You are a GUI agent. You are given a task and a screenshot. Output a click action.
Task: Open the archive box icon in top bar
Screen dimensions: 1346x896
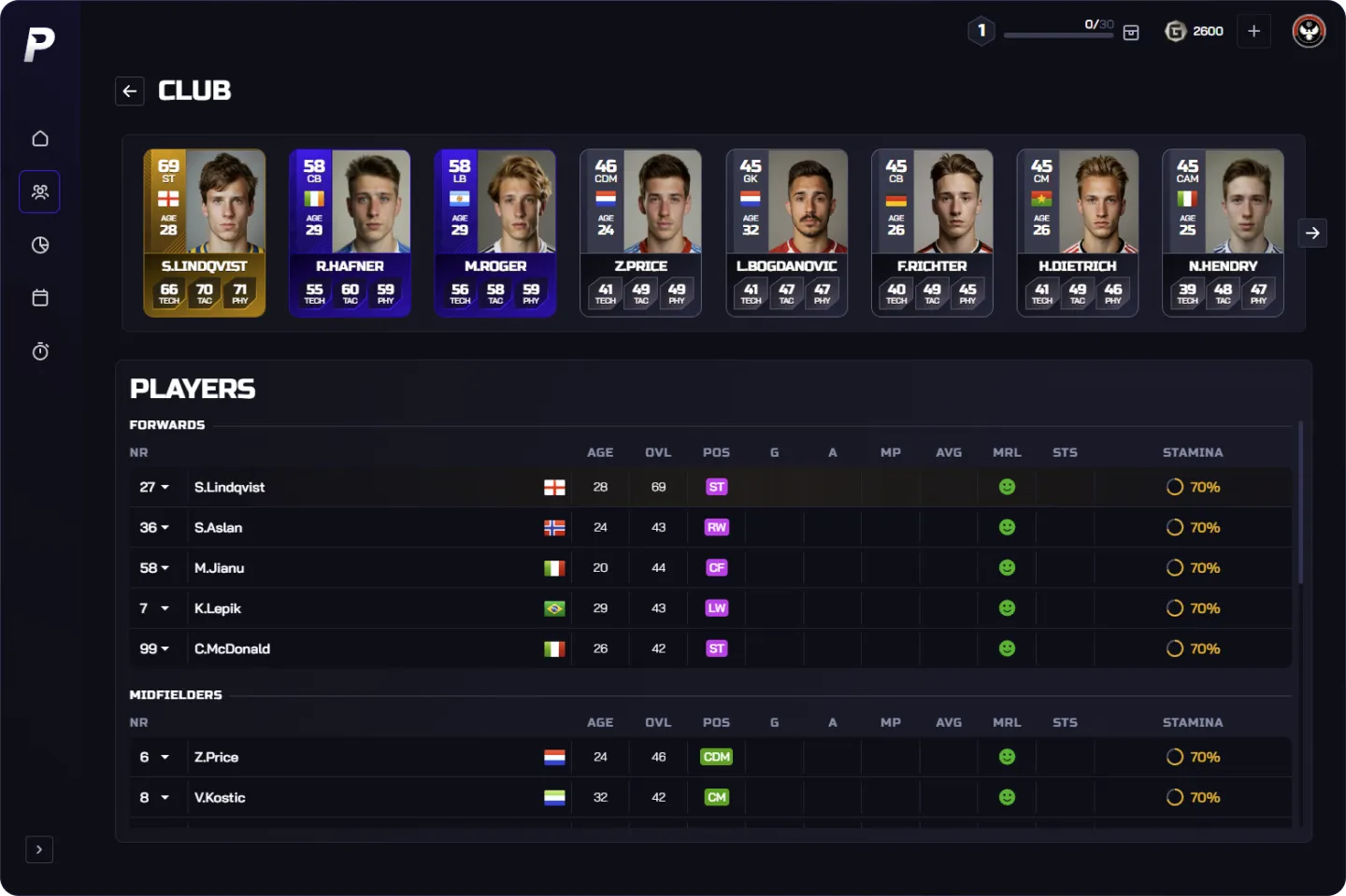(x=1131, y=33)
